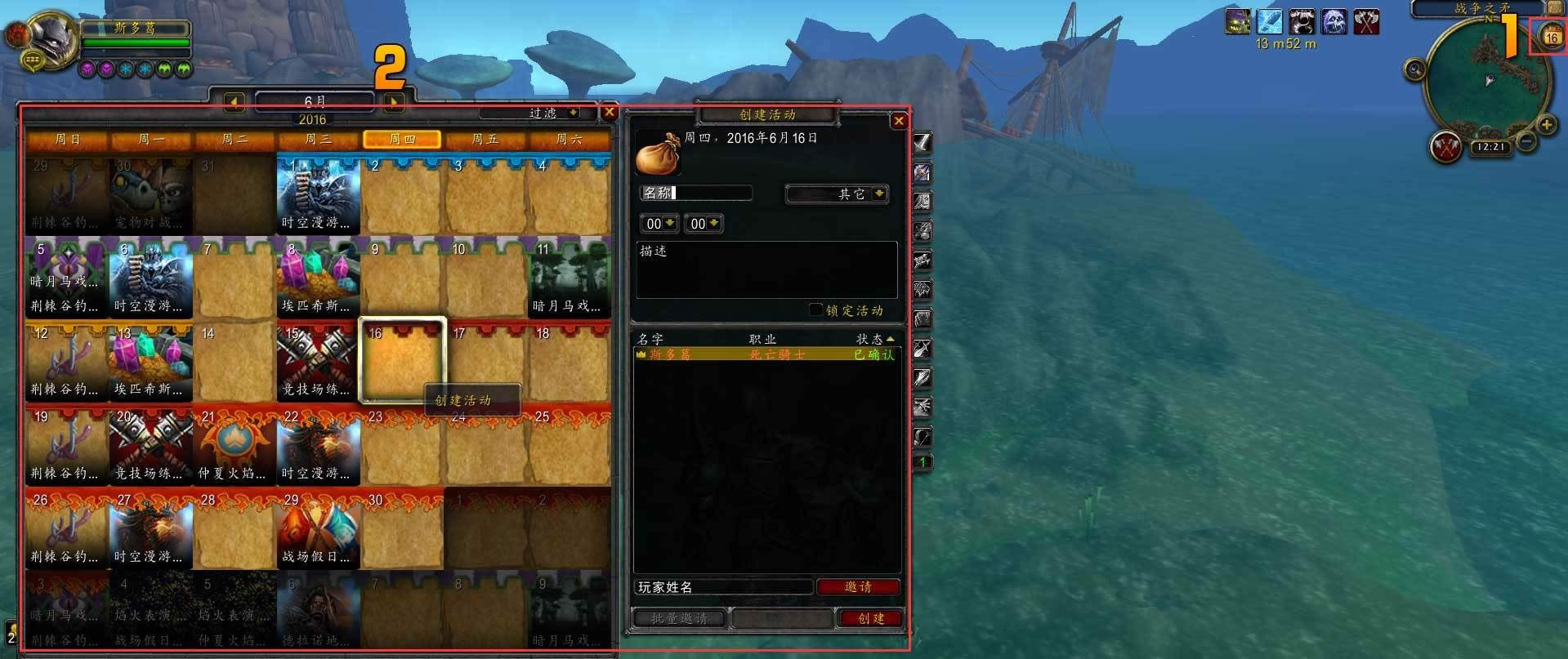Expand the hour 00 dropdown

click(659, 223)
